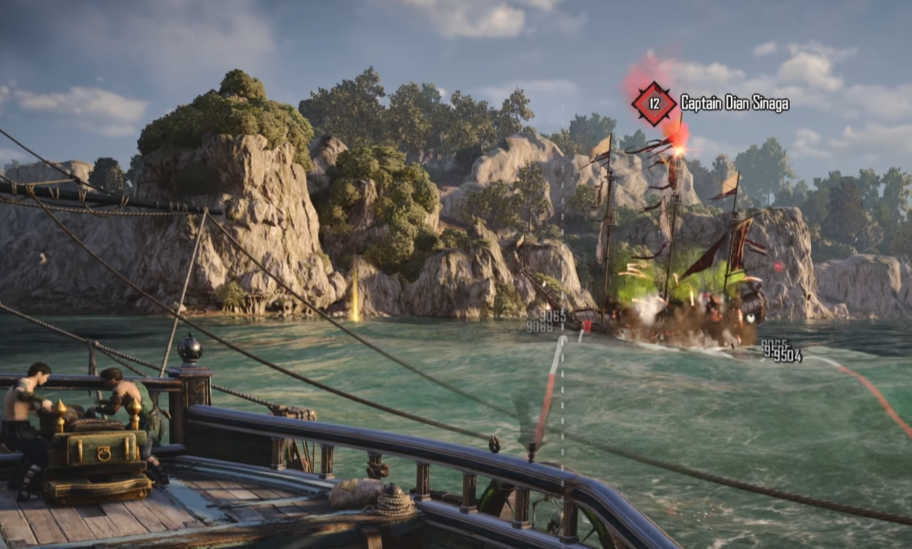This screenshot has height=549, width=912.
Task: Select Captain Dian Sinaga's level 12 marker
Action: 654,103
